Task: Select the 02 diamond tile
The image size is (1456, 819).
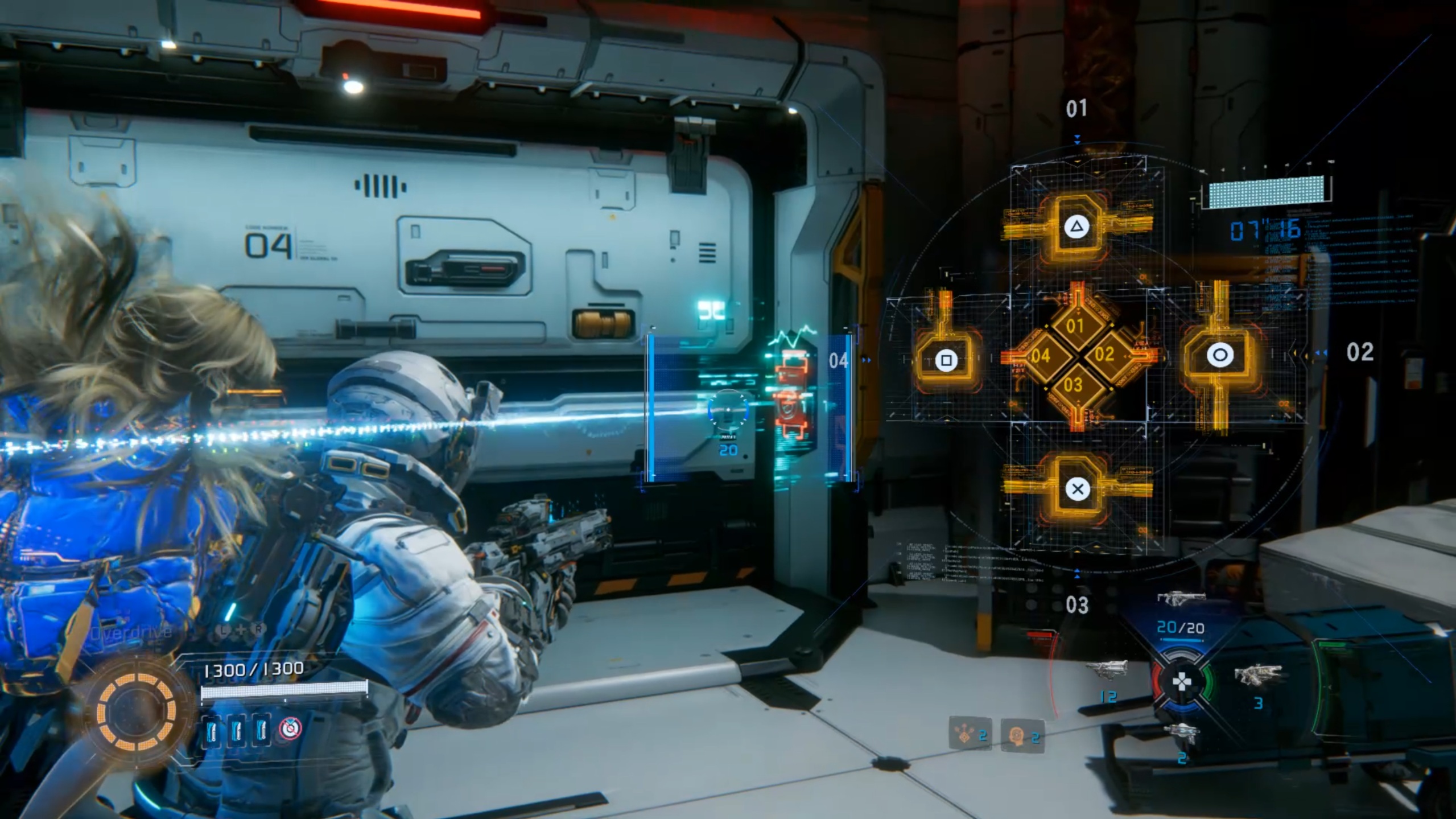Action: click(1104, 354)
